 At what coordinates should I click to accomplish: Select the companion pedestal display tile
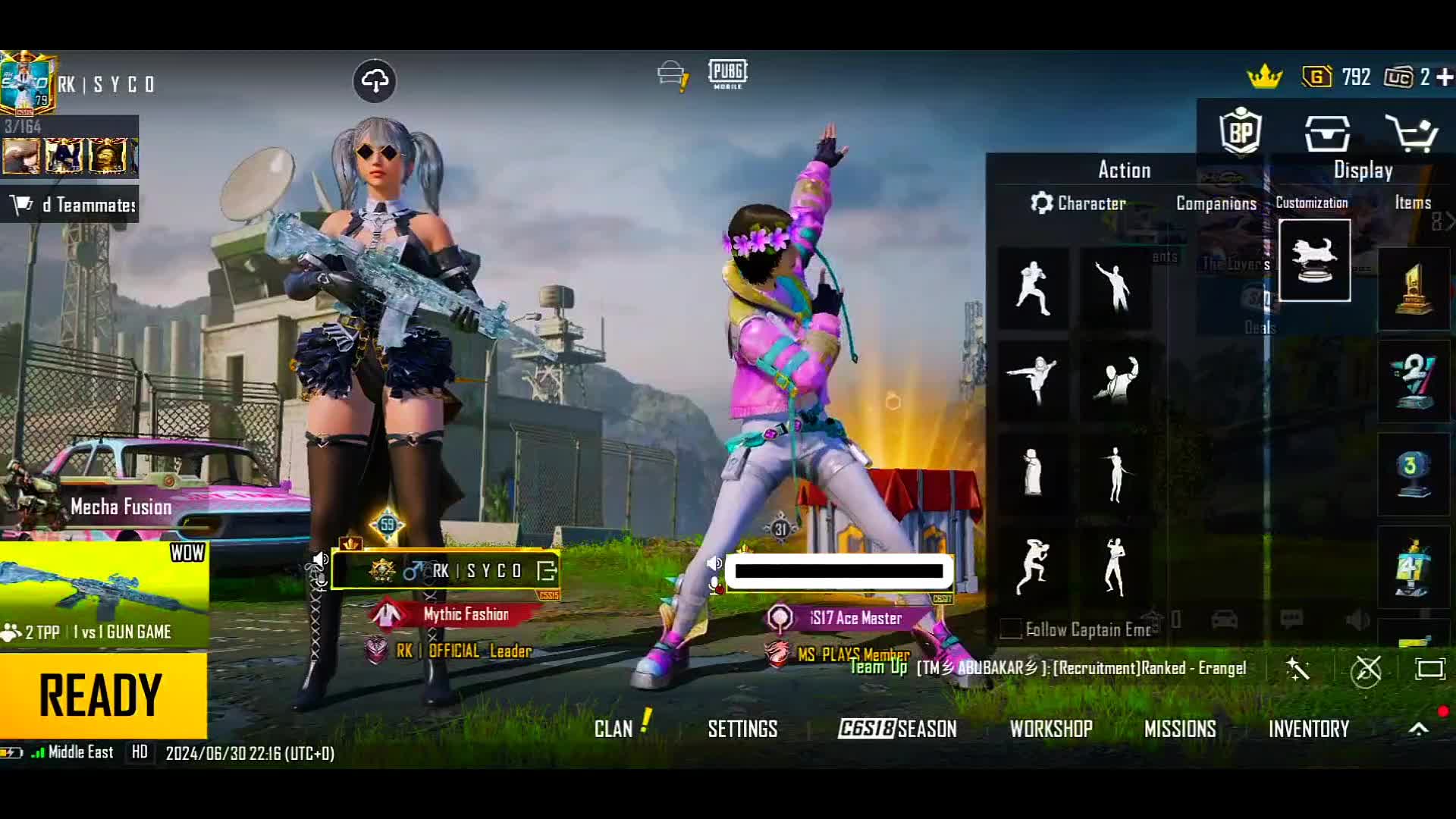tap(1314, 261)
